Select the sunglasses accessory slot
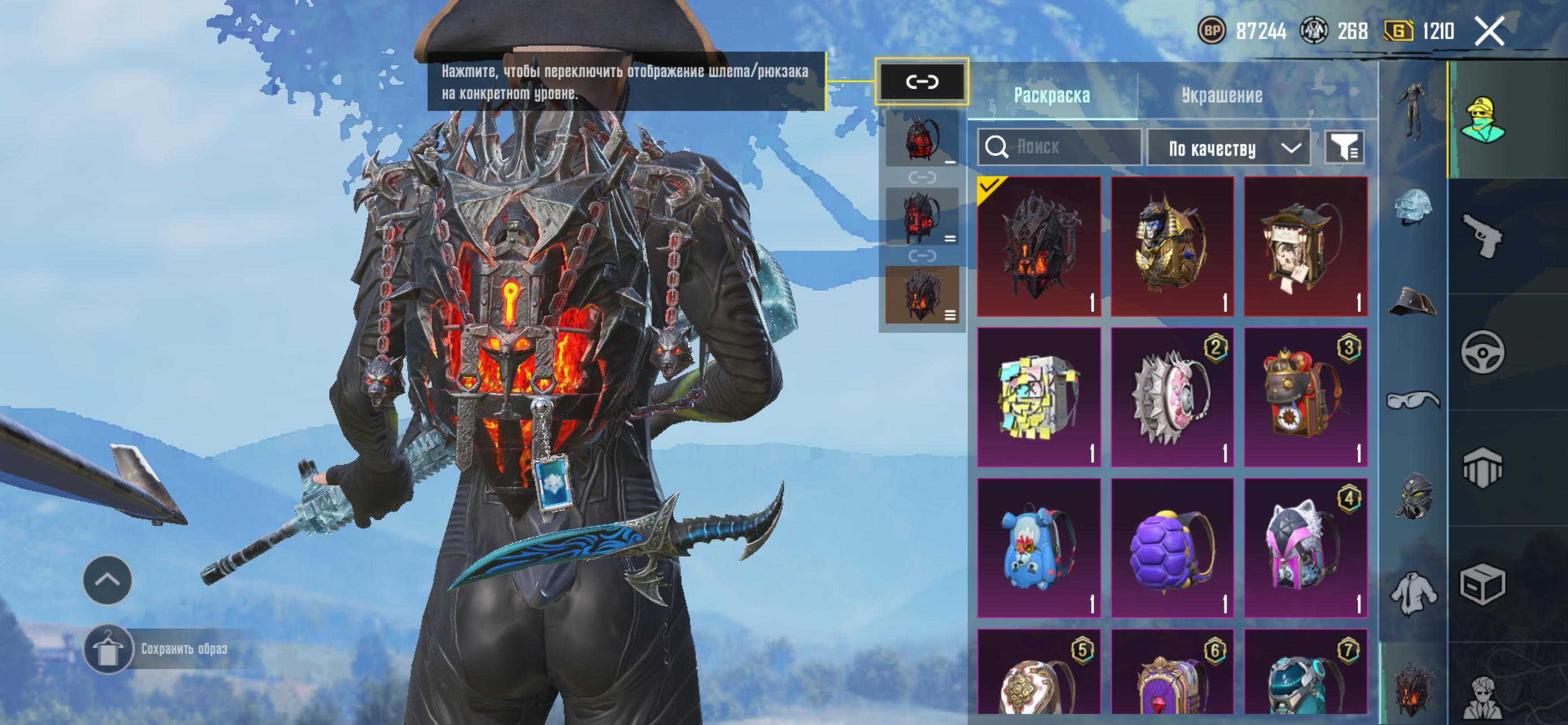Image resolution: width=1568 pixels, height=725 pixels. (1413, 400)
